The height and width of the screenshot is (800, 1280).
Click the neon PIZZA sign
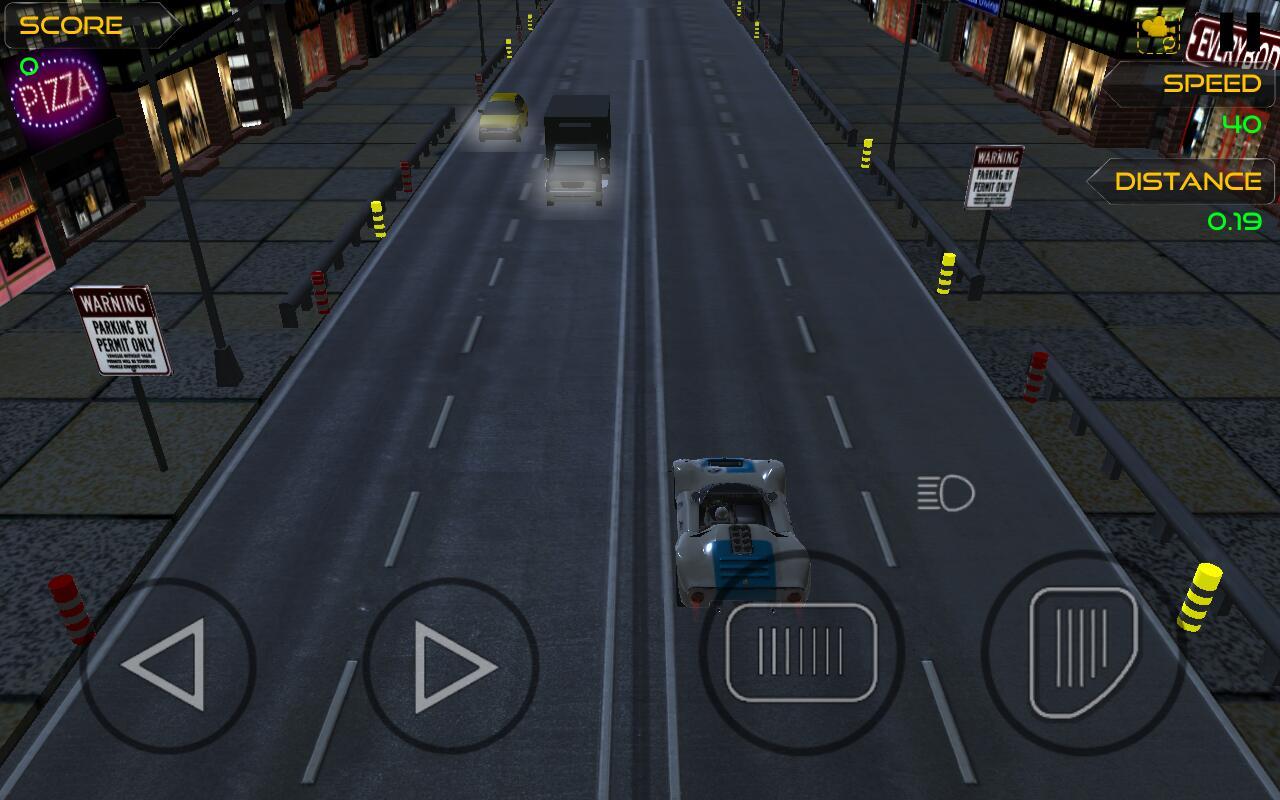click(x=55, y=94)
